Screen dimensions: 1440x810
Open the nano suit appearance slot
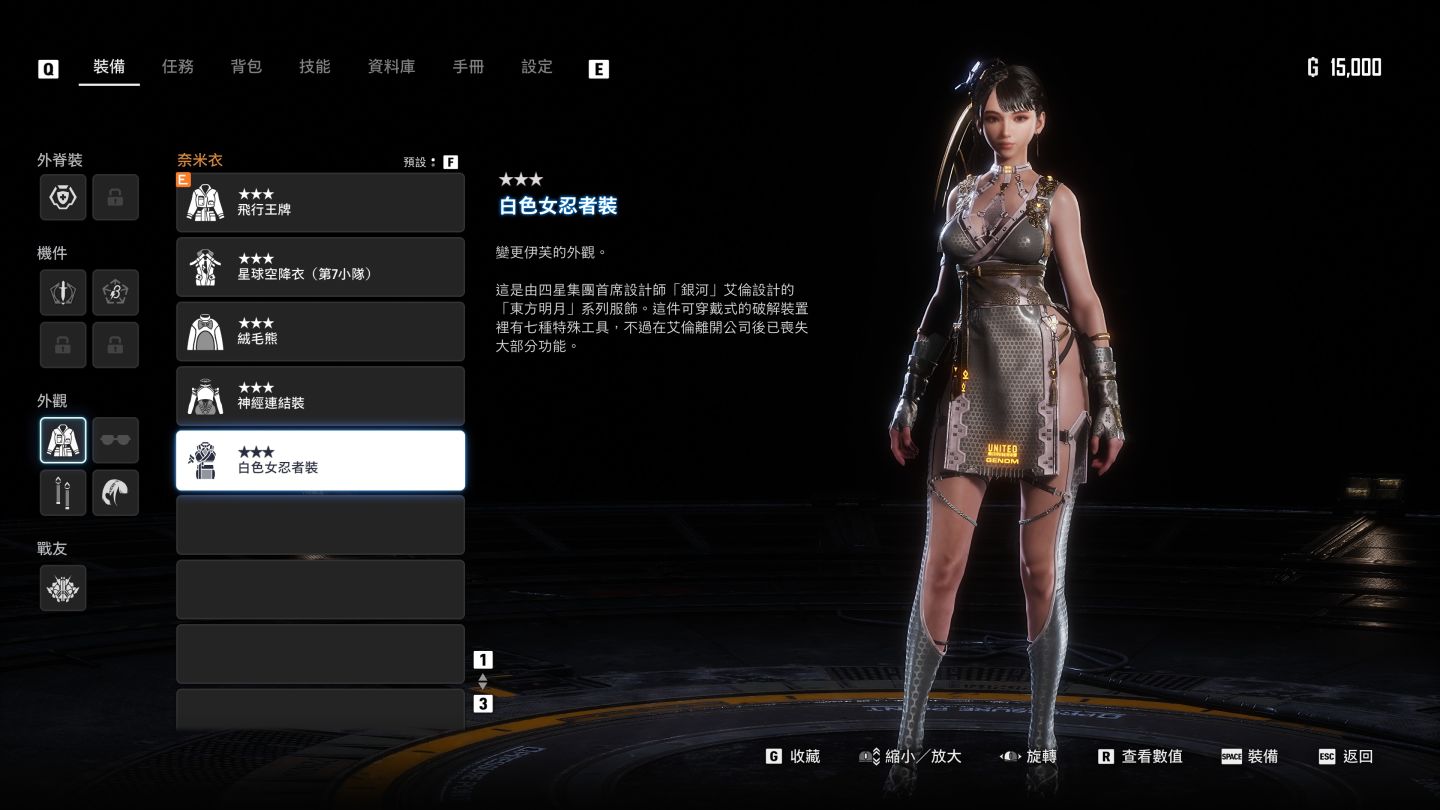63,441
